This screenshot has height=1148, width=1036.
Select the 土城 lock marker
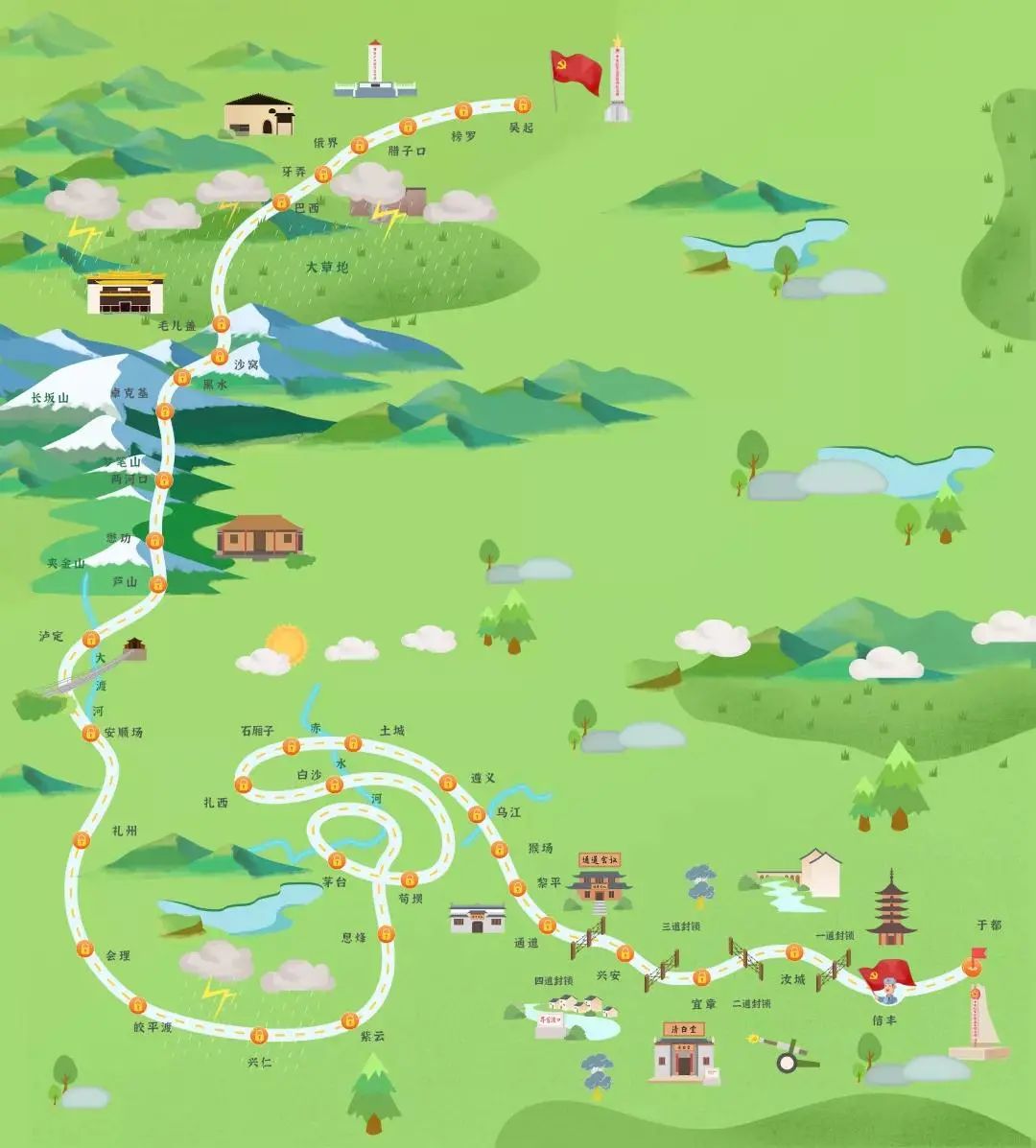(353, 742)
